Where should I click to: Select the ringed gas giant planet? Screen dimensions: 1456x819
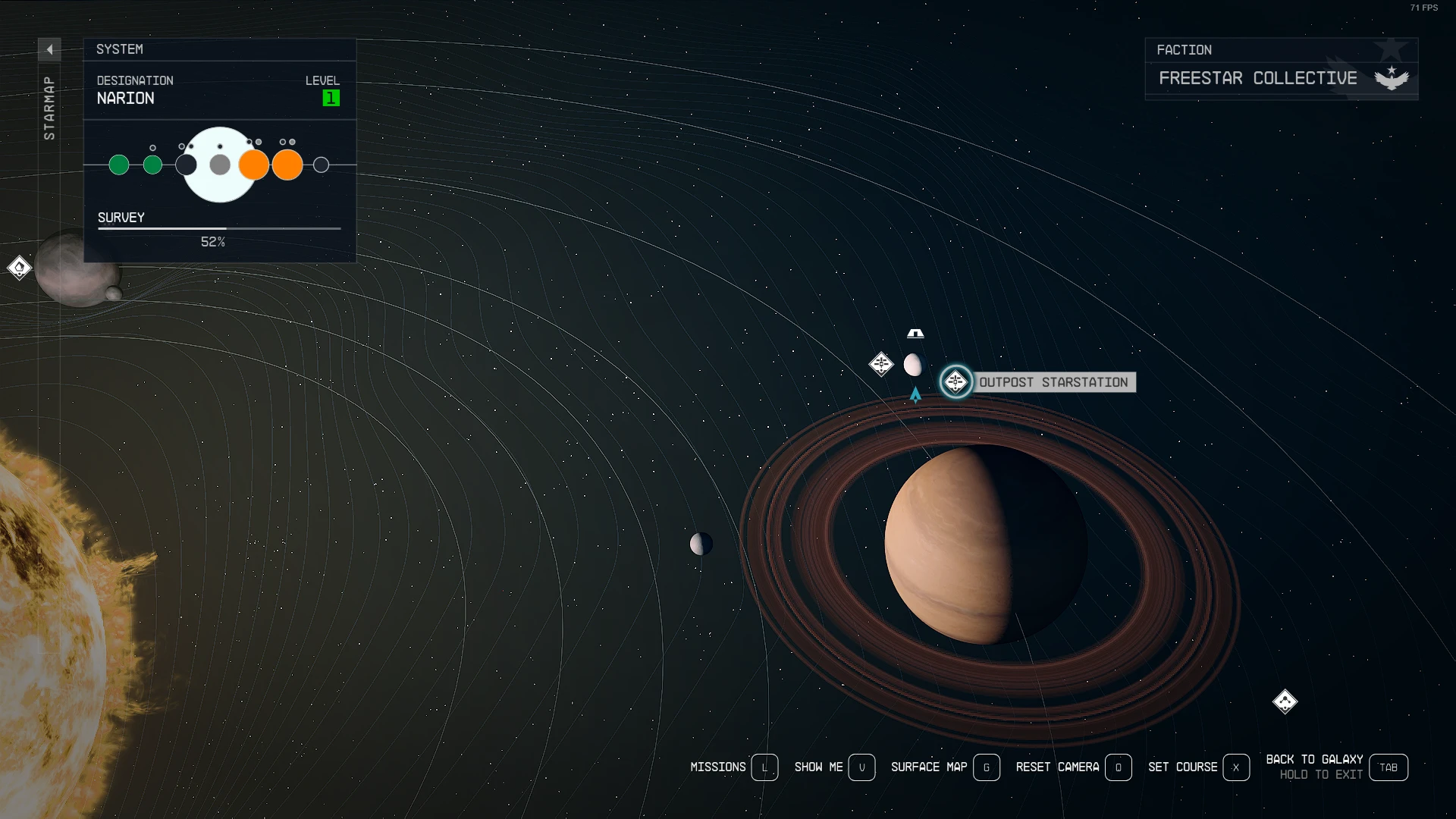986,544
